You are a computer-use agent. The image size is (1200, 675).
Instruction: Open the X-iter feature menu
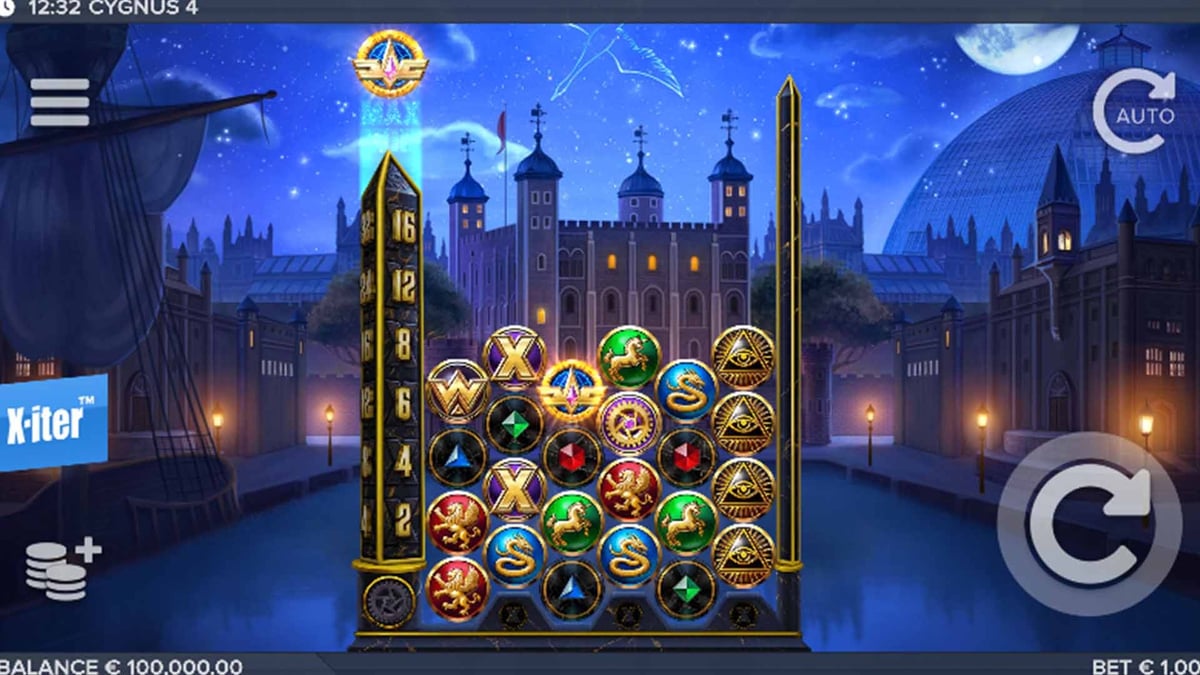pos(52,422)
